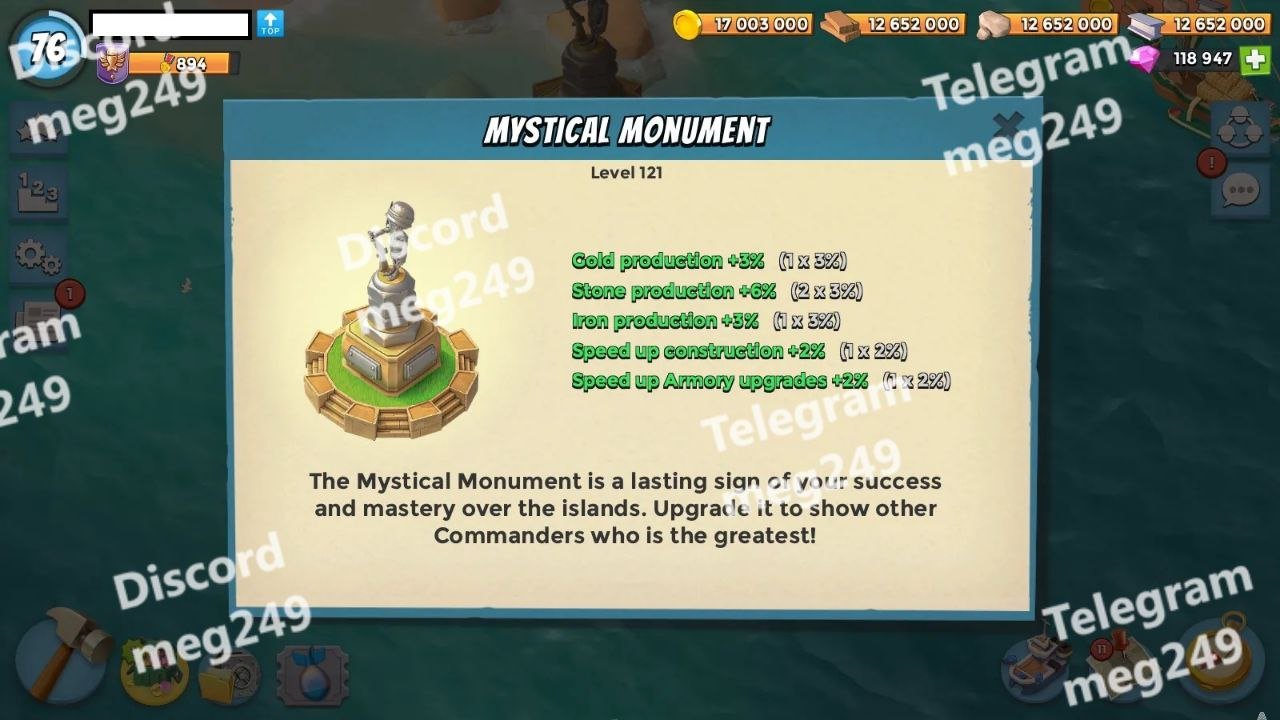The image size is (1280, 720).
Task: Tap the level 76 experience badge
Action: (48, 48)
